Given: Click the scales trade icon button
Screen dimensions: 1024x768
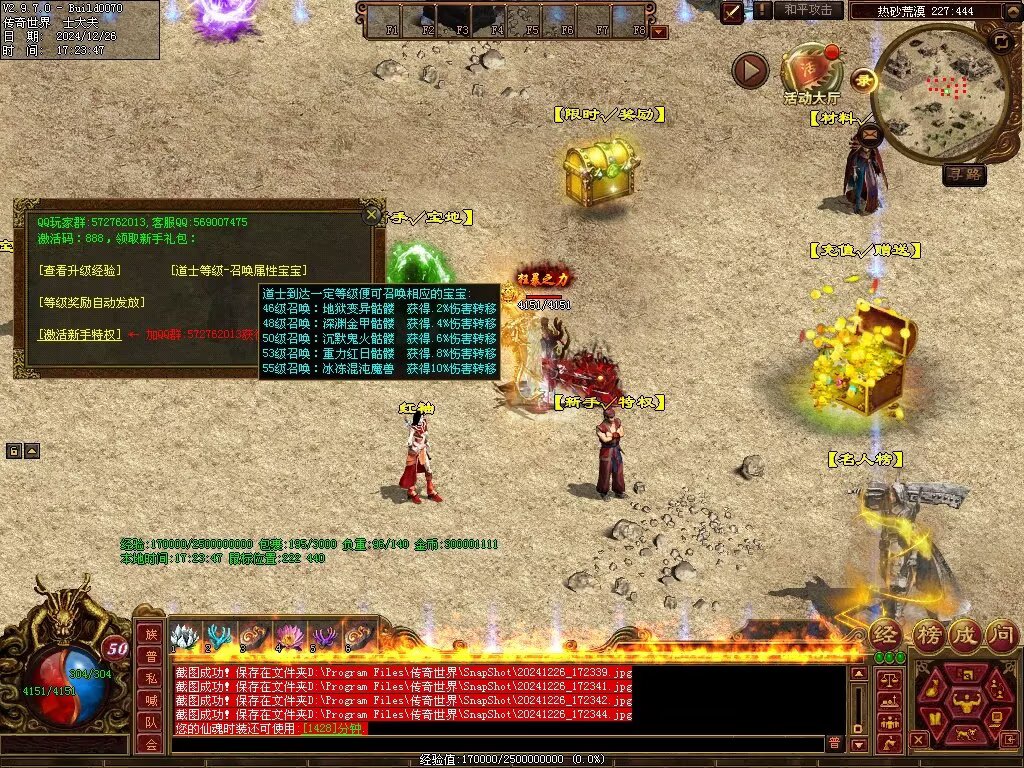Looking at the screenshot, I should tap(888, 680).
